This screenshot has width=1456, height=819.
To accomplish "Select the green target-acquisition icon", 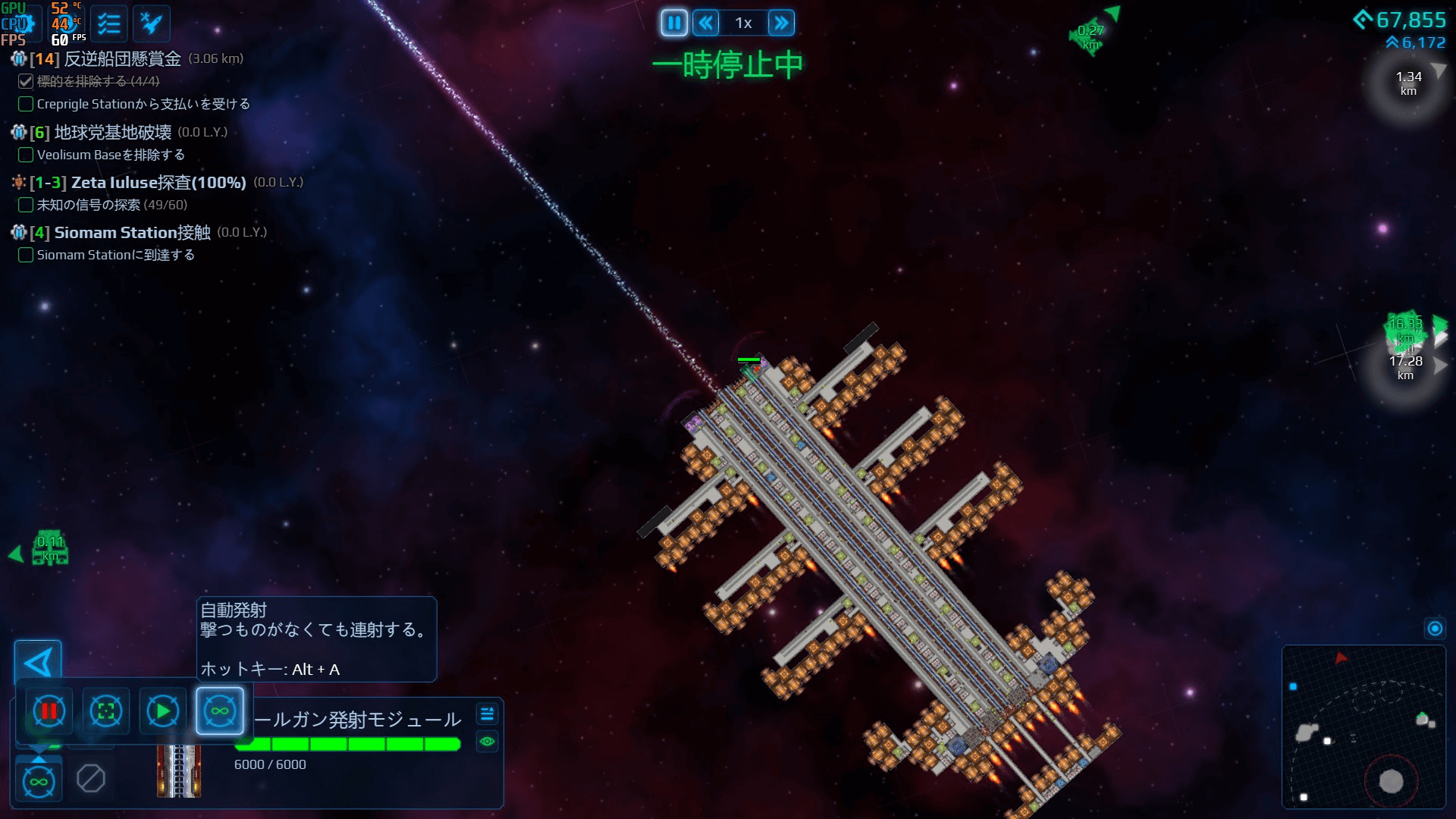I will point(105,711).
